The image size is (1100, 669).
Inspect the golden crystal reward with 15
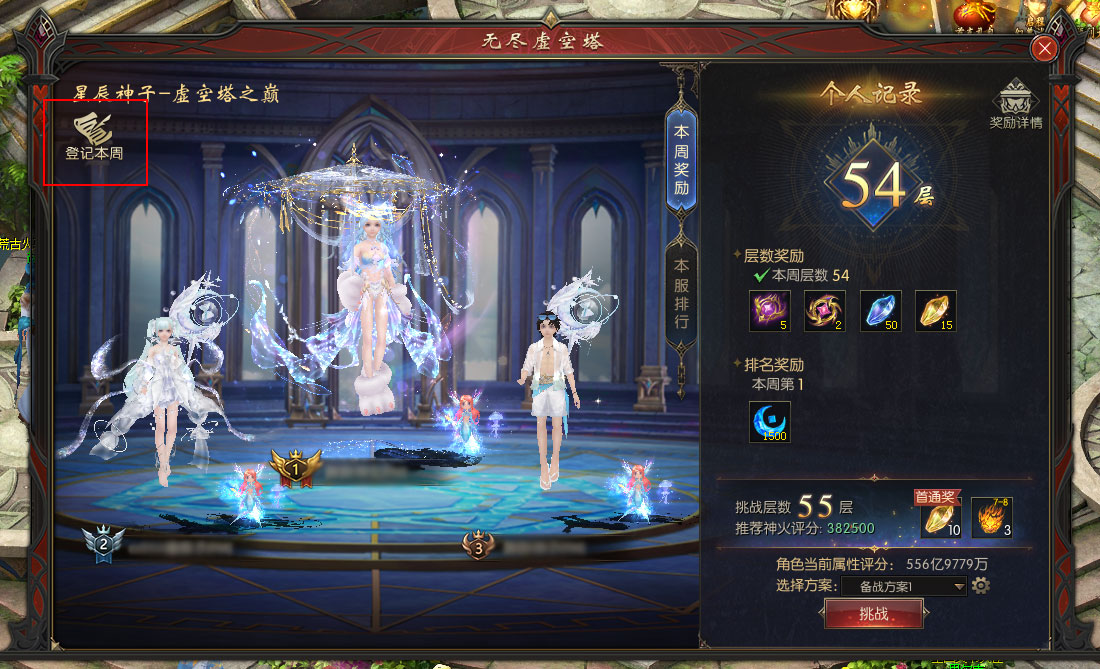[x=936, y=311]
